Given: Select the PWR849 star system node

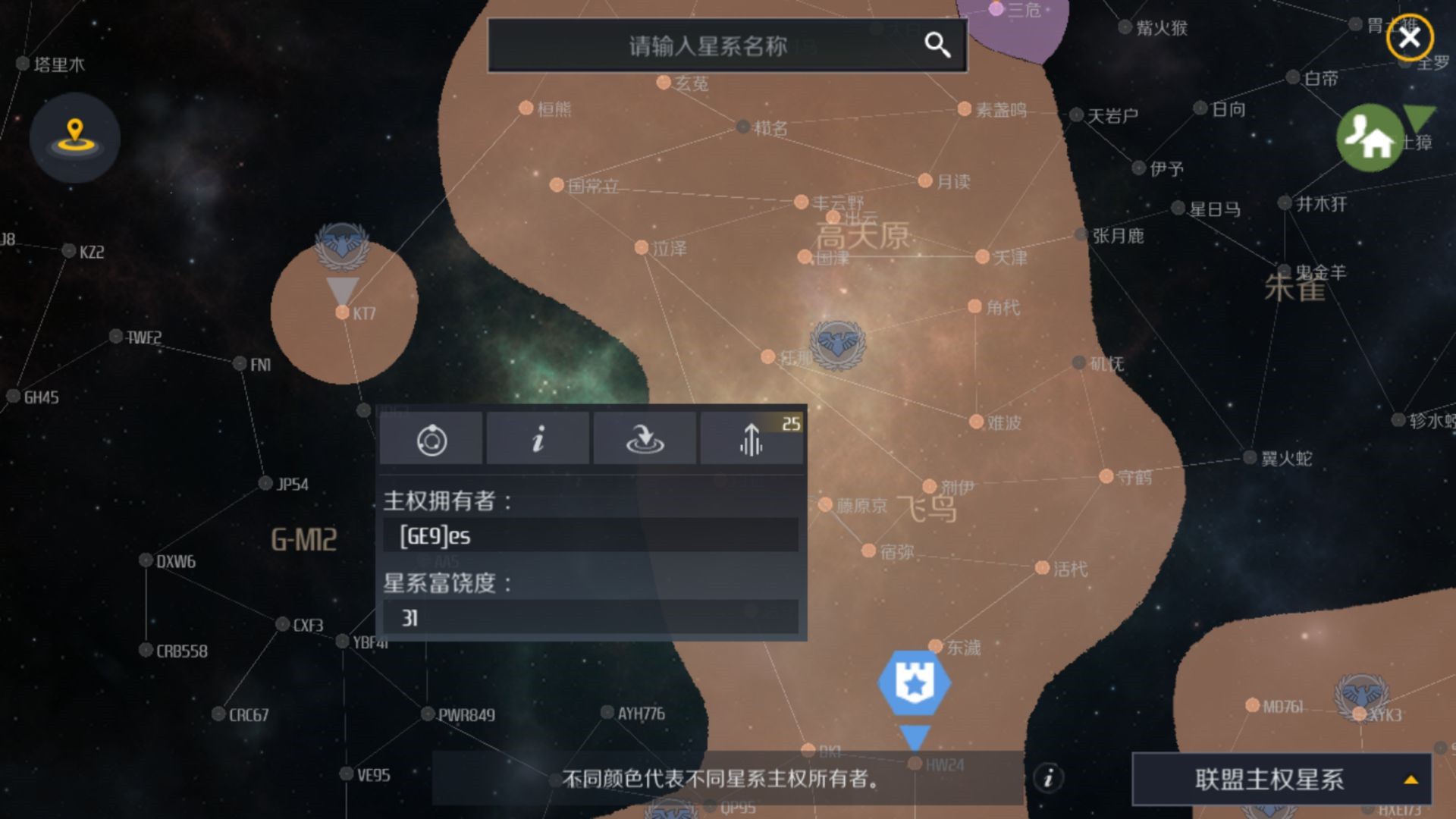Looking at the screenshot, I should pyautogui.click(x=428, y=714).
